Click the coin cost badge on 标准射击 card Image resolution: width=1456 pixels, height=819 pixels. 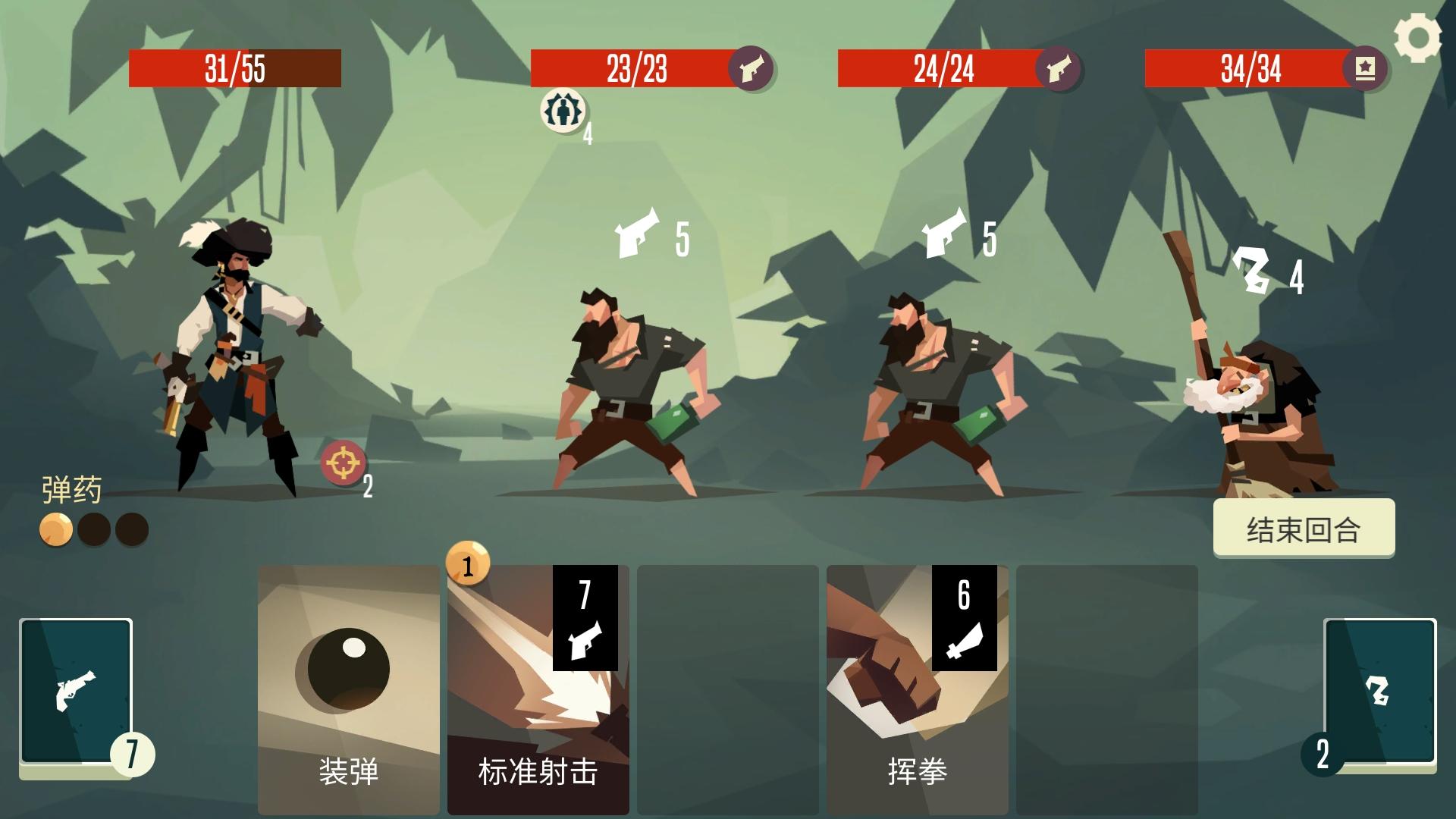pyautogui.click(x=468, y=565)
